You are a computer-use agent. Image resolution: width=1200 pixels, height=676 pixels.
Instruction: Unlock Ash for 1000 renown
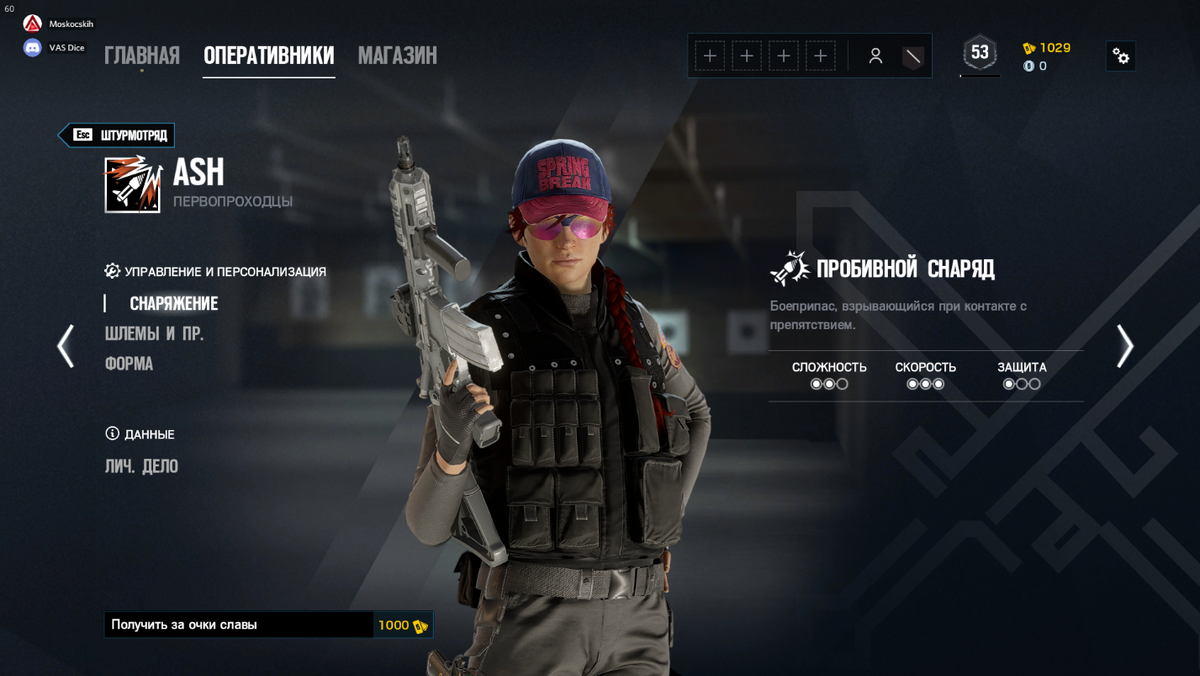pos(268,625)
